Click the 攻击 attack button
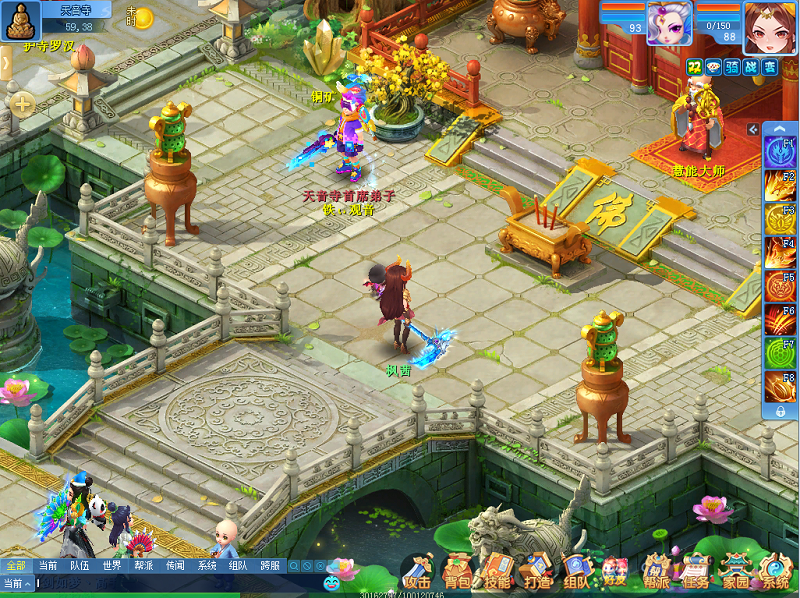800x598 pixels. [418, 572]
